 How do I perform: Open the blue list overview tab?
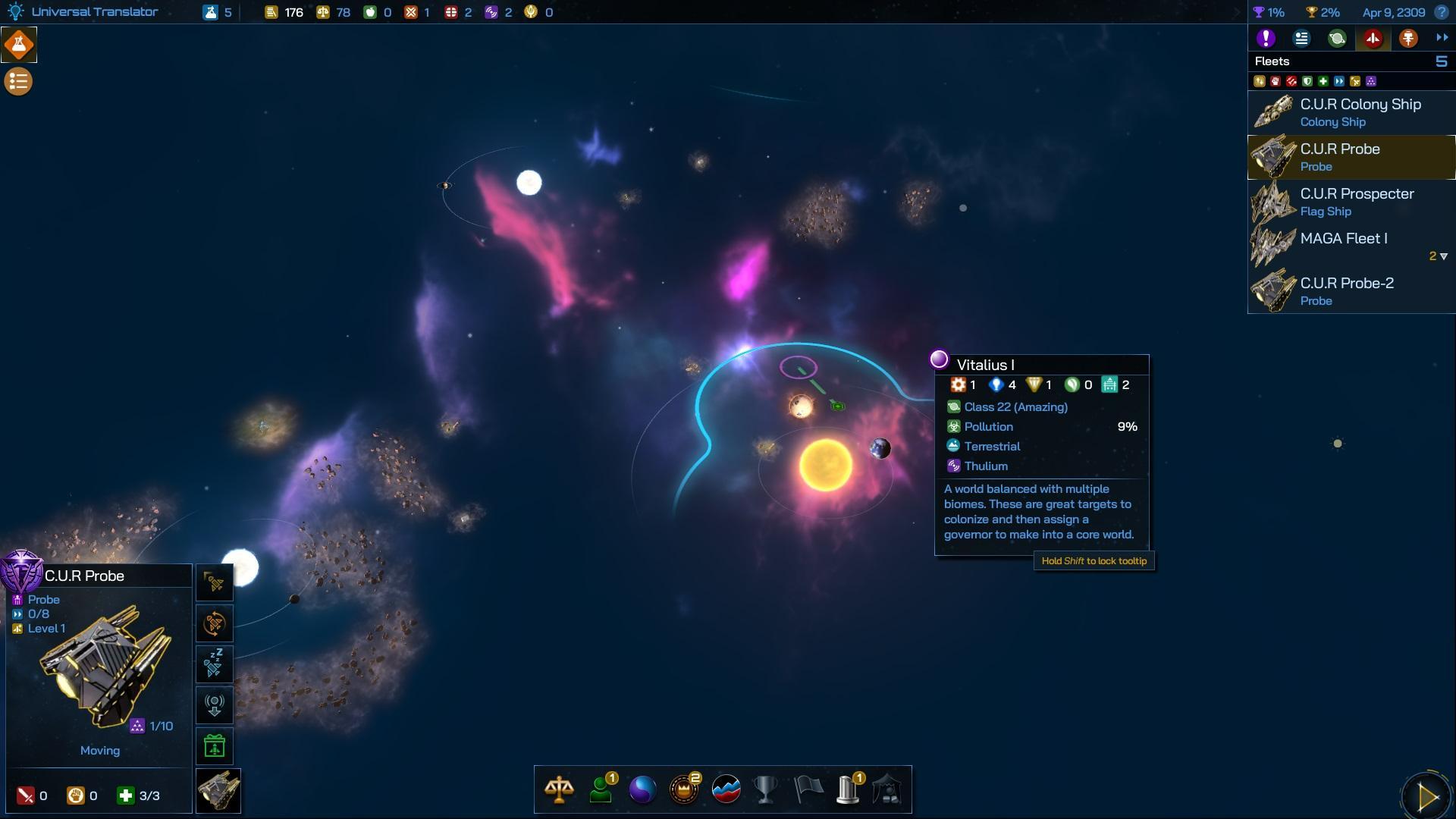pos(1301,39)
